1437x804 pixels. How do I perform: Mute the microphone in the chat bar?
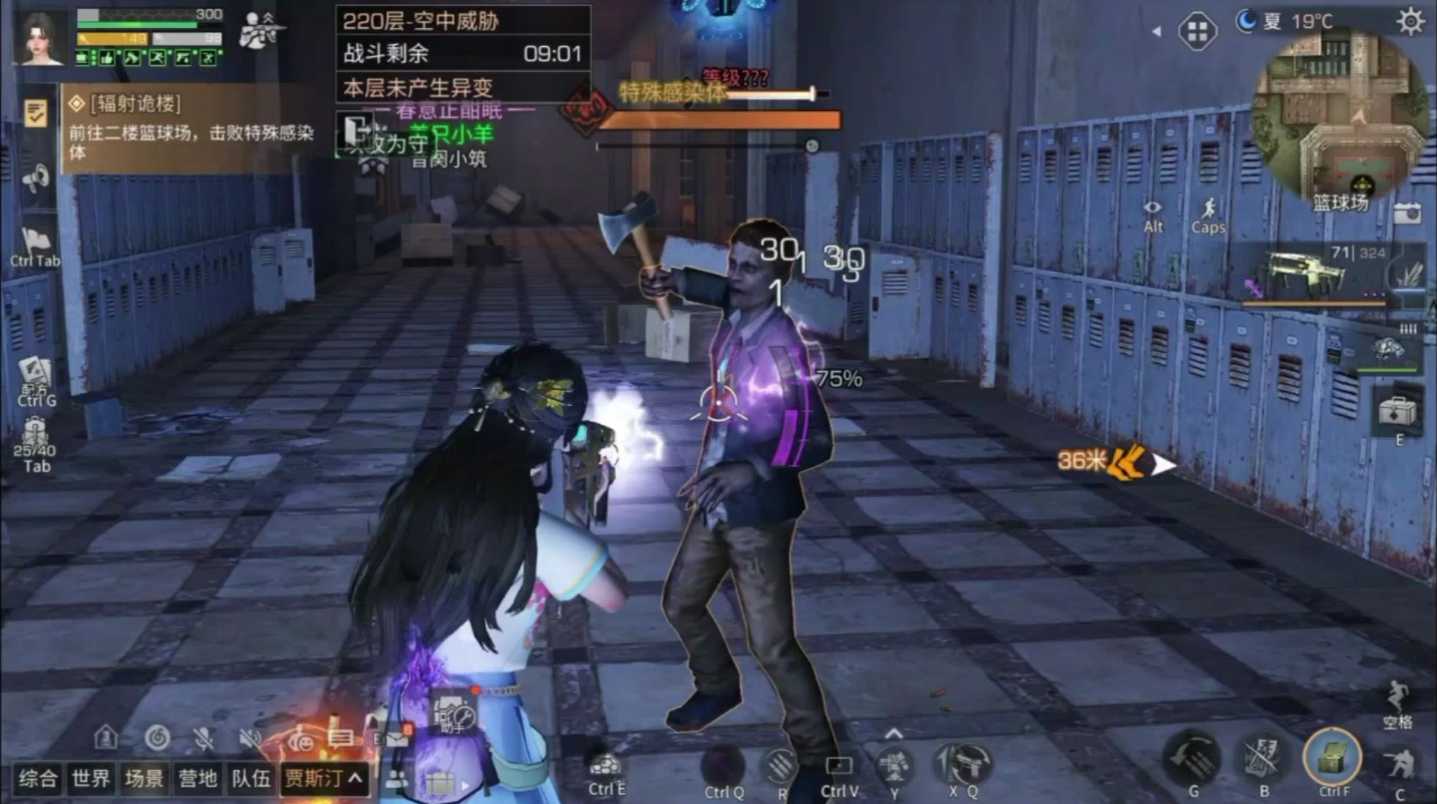203,738
